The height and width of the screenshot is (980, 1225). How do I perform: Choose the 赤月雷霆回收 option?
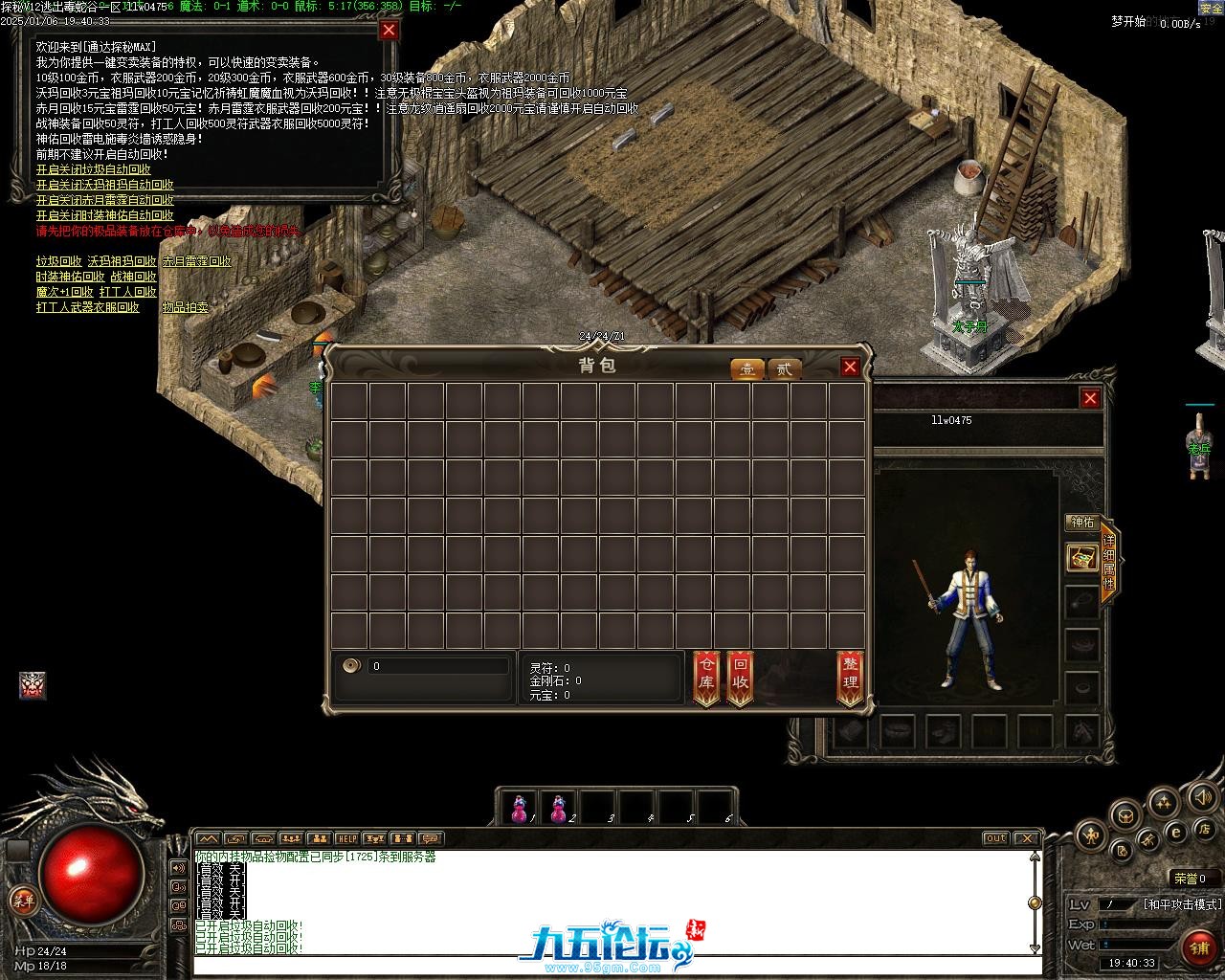pyautogui.click(x=196, y=261)
